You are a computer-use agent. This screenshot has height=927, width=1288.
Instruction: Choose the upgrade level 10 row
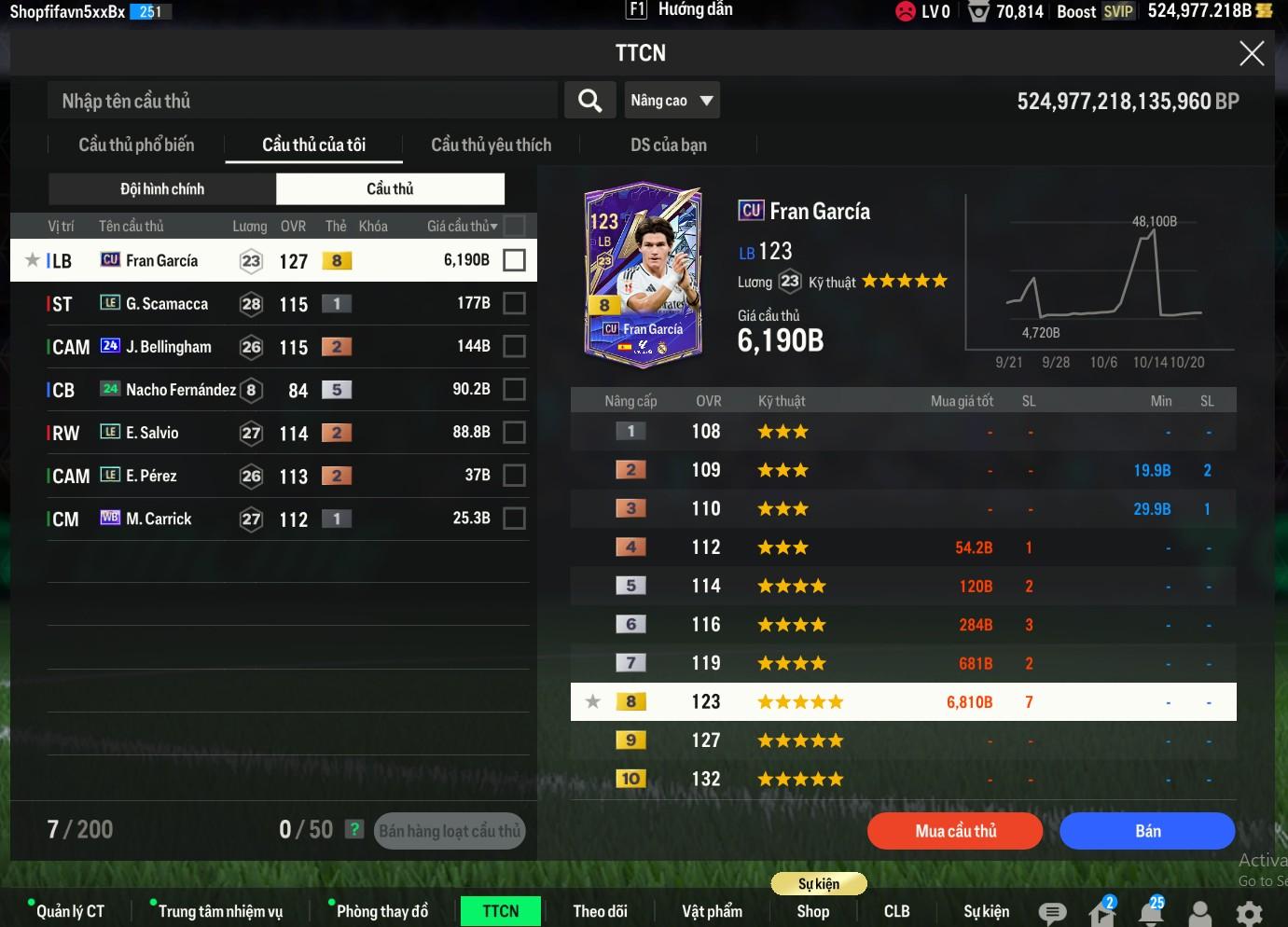903,779
